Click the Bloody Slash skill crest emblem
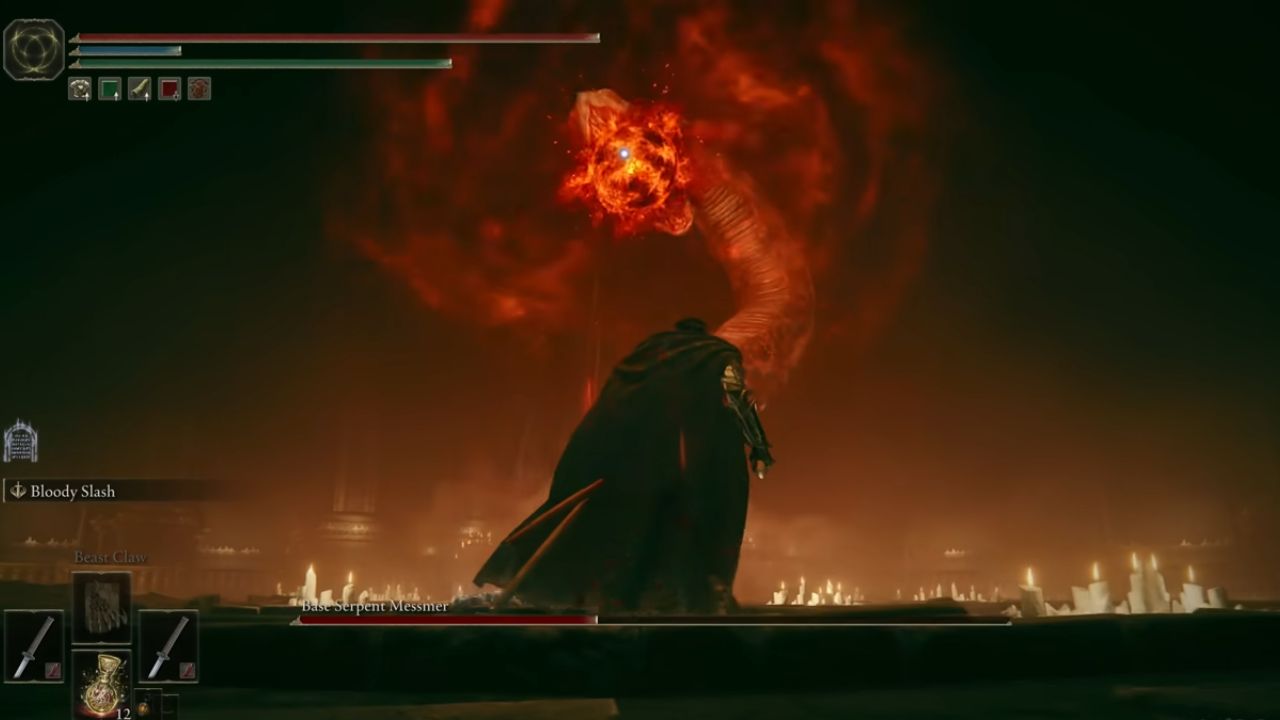 point(17,492)
